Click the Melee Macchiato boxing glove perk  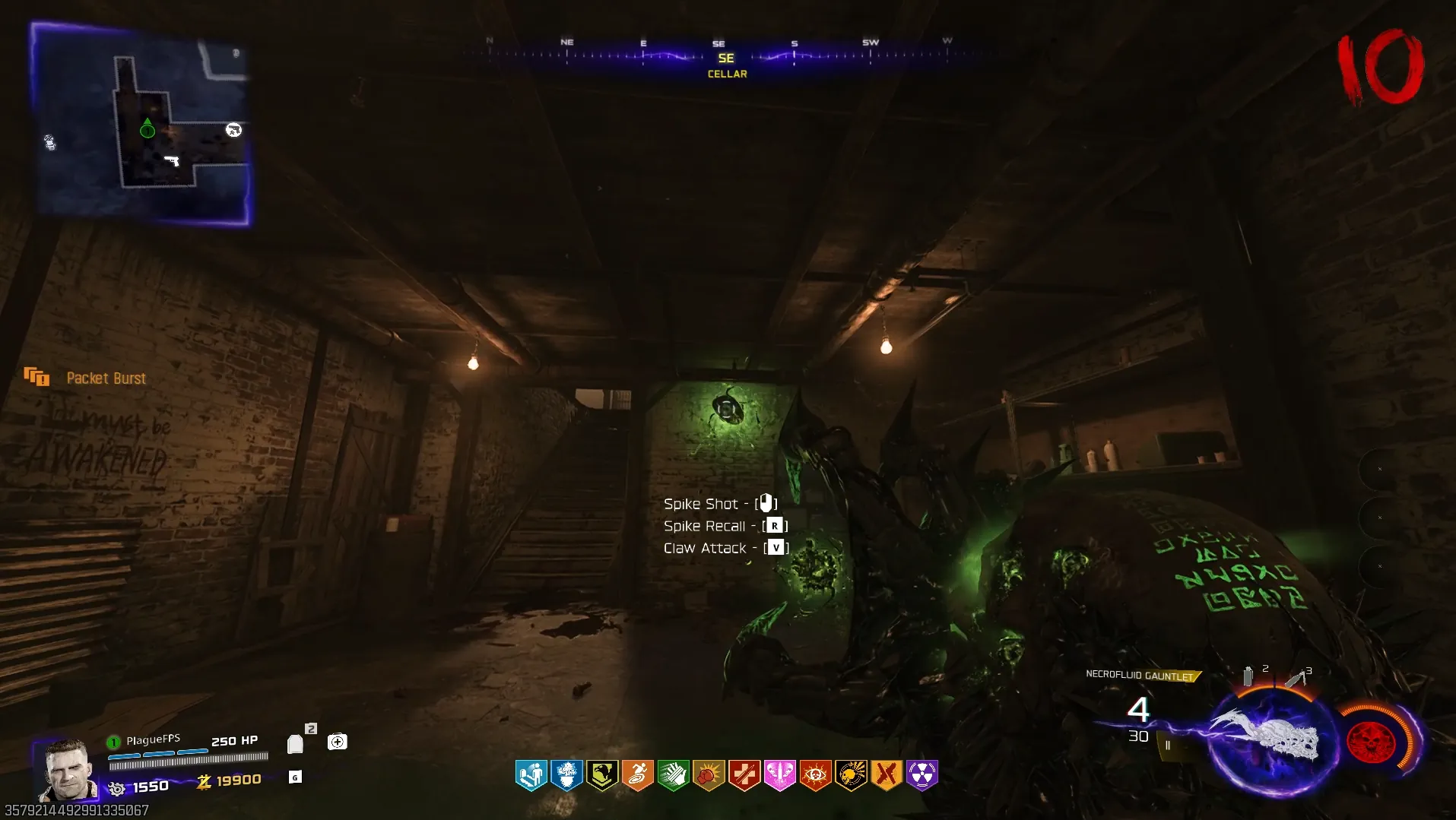709,775
